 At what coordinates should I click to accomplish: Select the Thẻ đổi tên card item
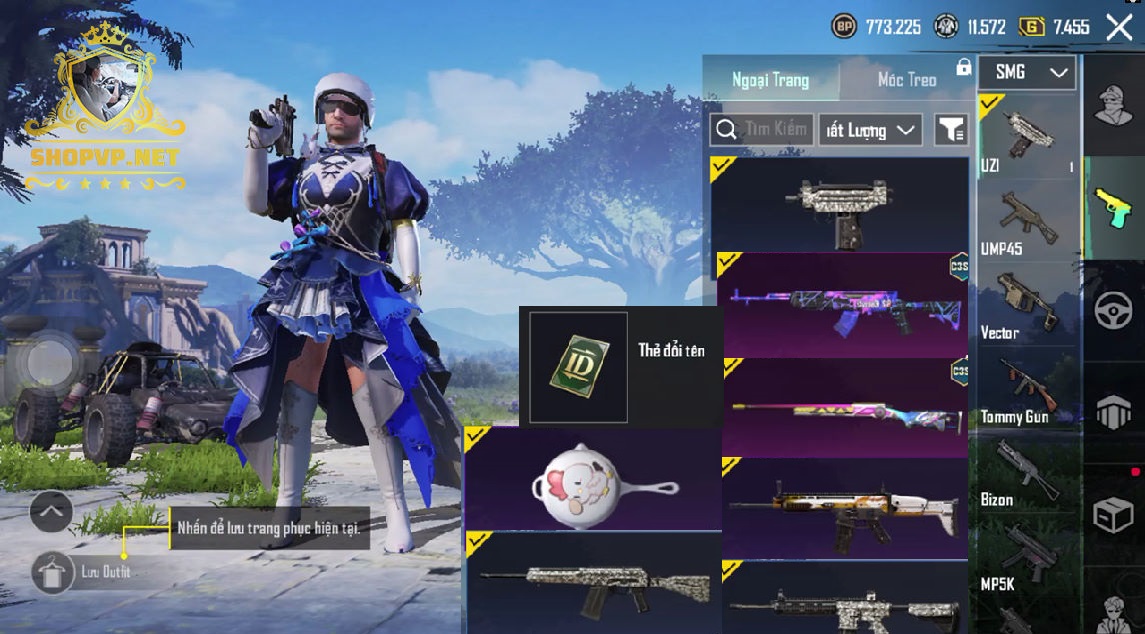(578, 367)
